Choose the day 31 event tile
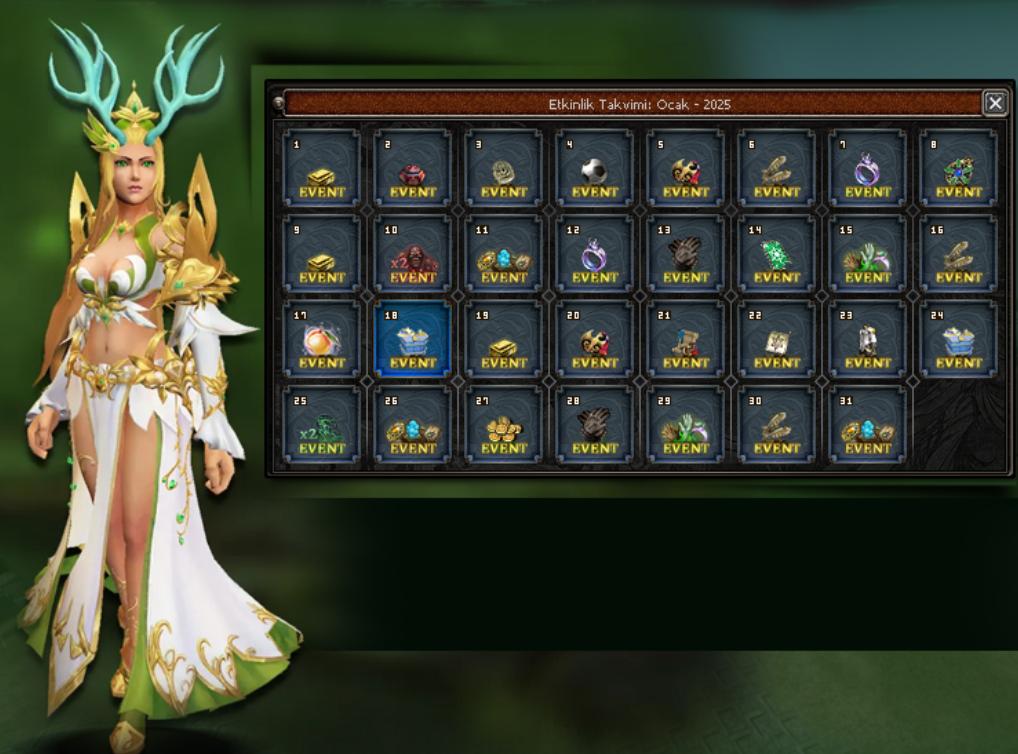 coord(868,425)
